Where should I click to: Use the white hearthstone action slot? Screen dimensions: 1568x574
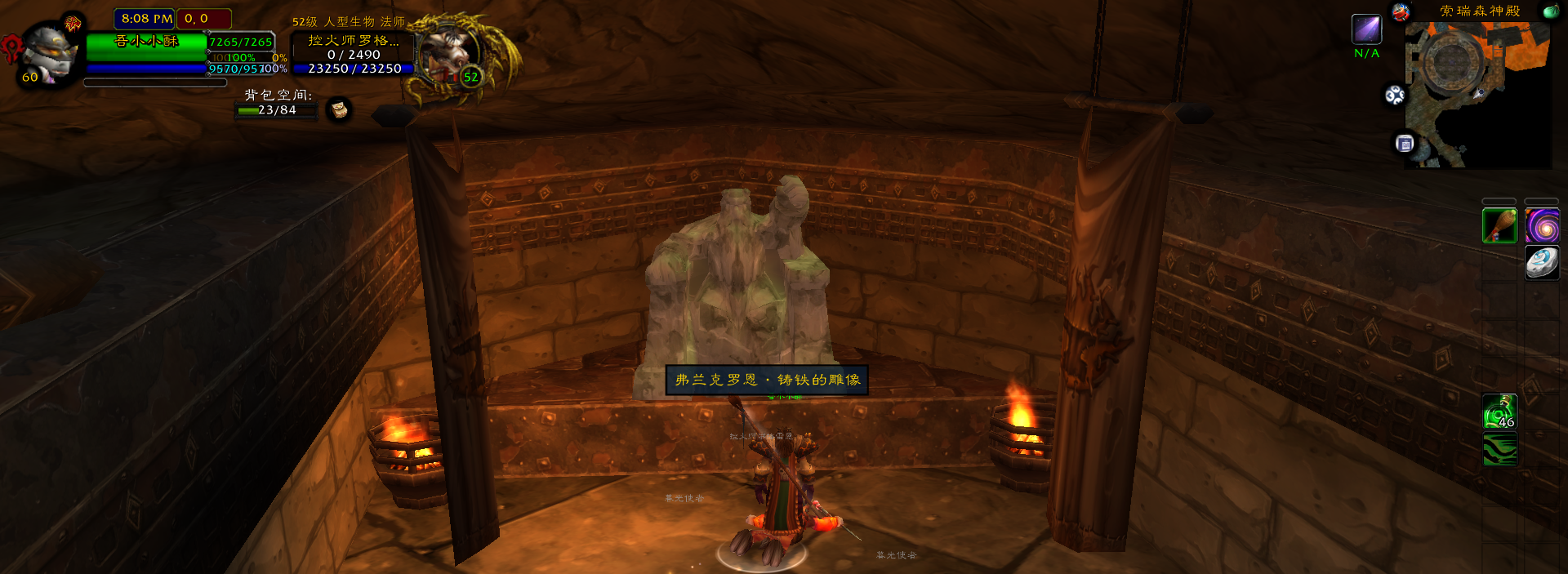(x=1542, y=263)
